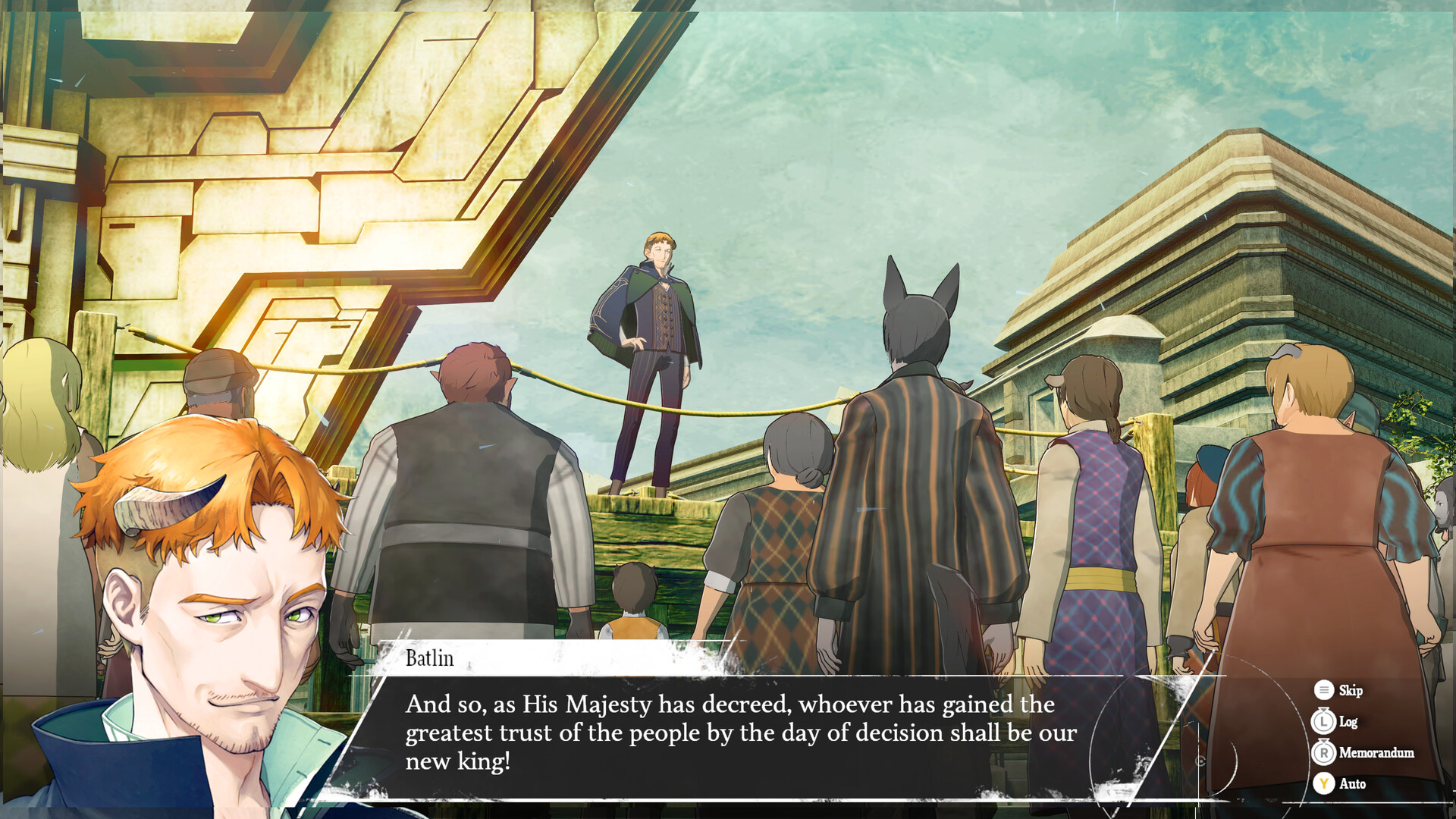Select the icon left of the Auto label
The width and height of the screenshot is (1456, 819).
point(1323,784)
